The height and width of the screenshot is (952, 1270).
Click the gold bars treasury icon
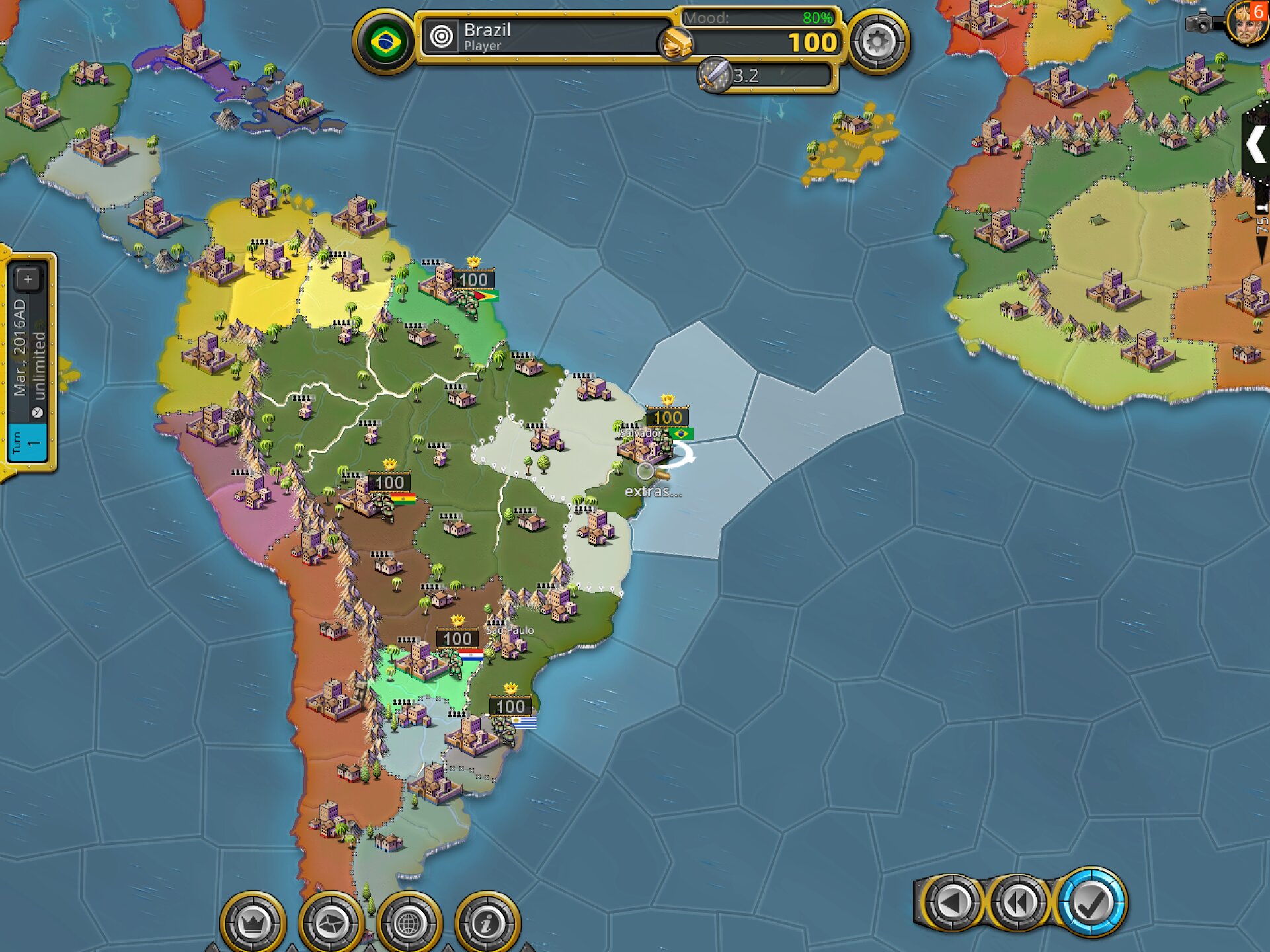(676, 44)
